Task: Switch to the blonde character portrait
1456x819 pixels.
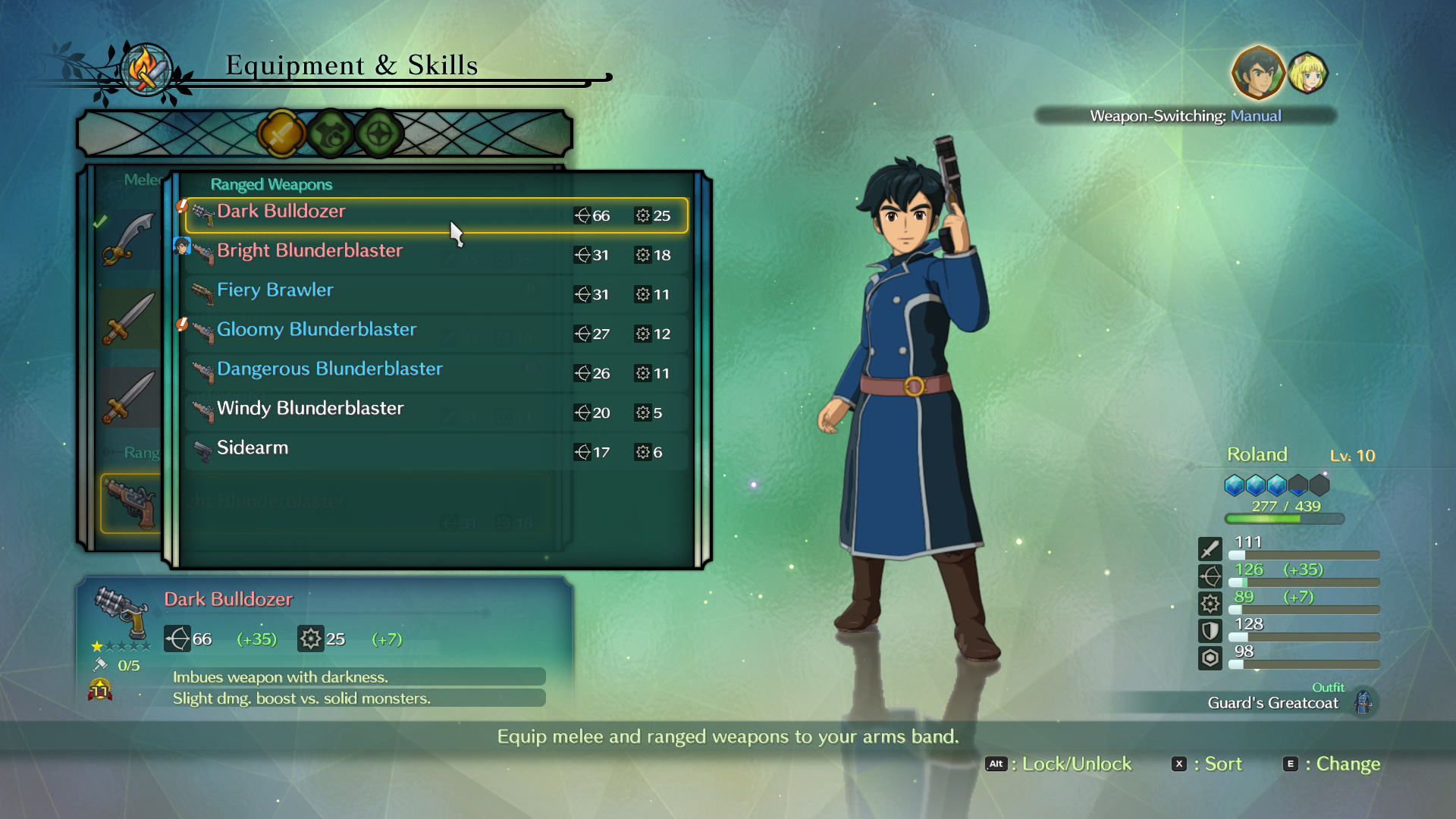Action: click(x=1308, y=74)
